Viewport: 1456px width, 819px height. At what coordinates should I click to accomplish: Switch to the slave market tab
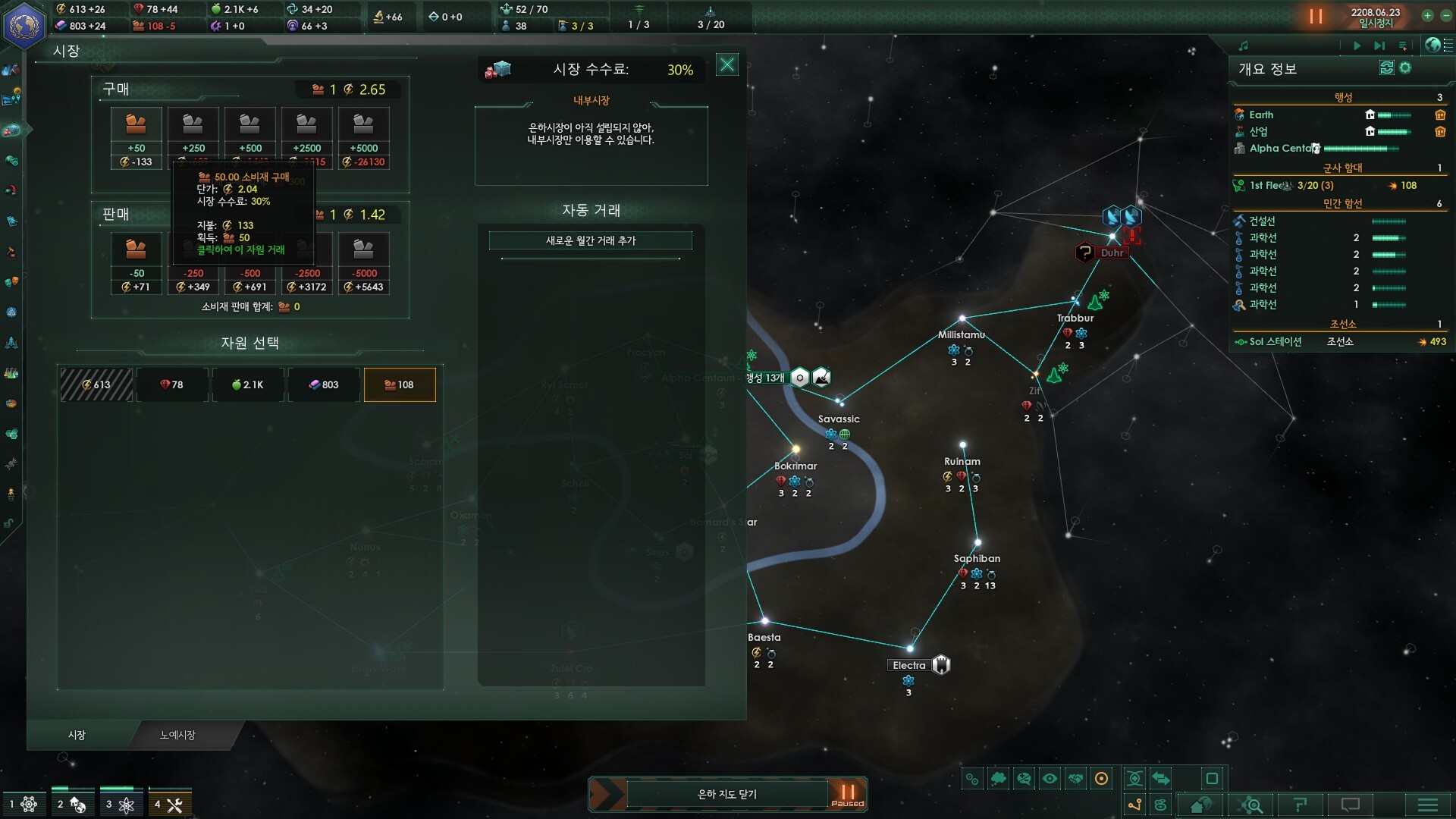click(177, 735)
